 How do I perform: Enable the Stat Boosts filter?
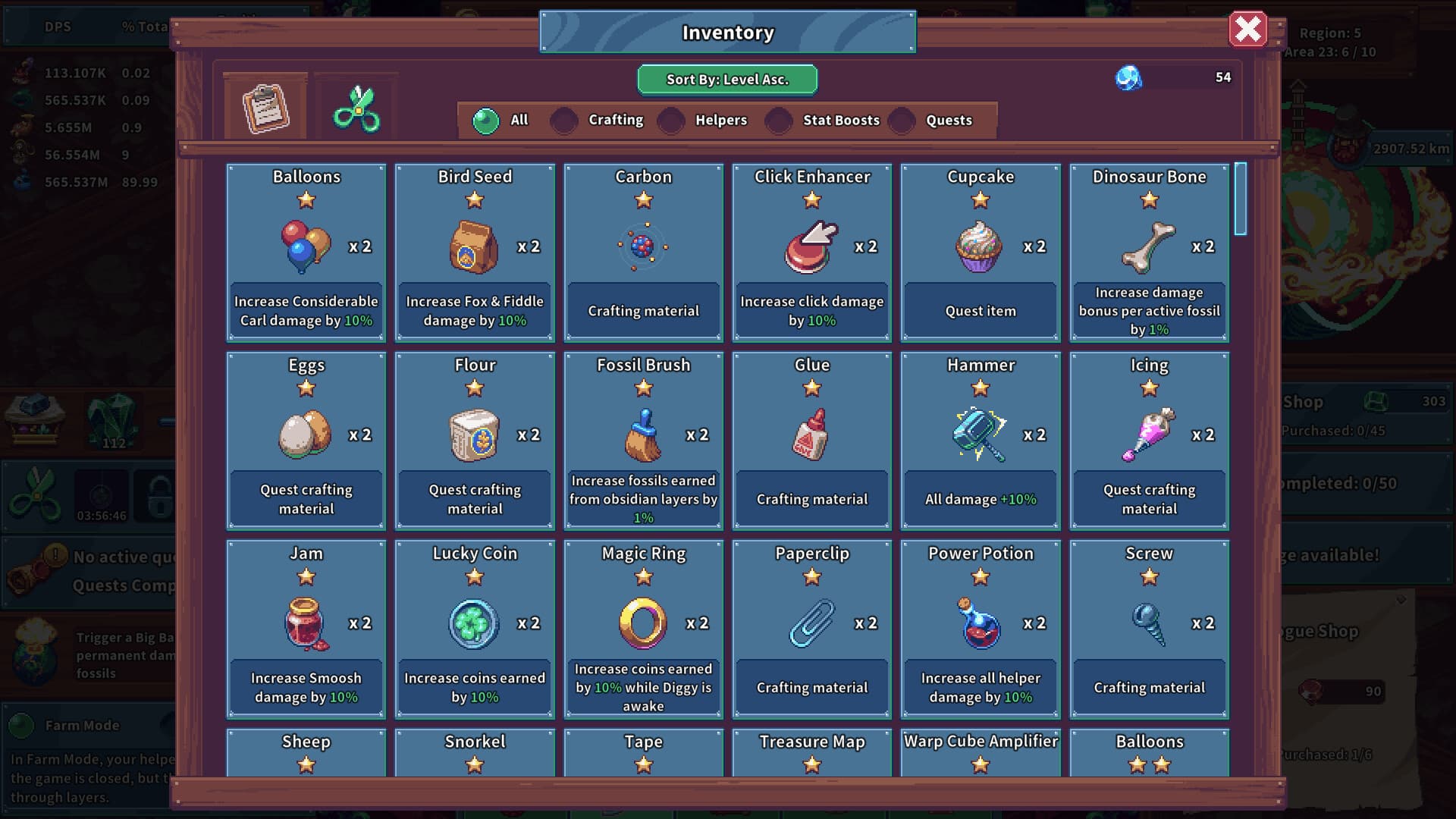(779, 121)
